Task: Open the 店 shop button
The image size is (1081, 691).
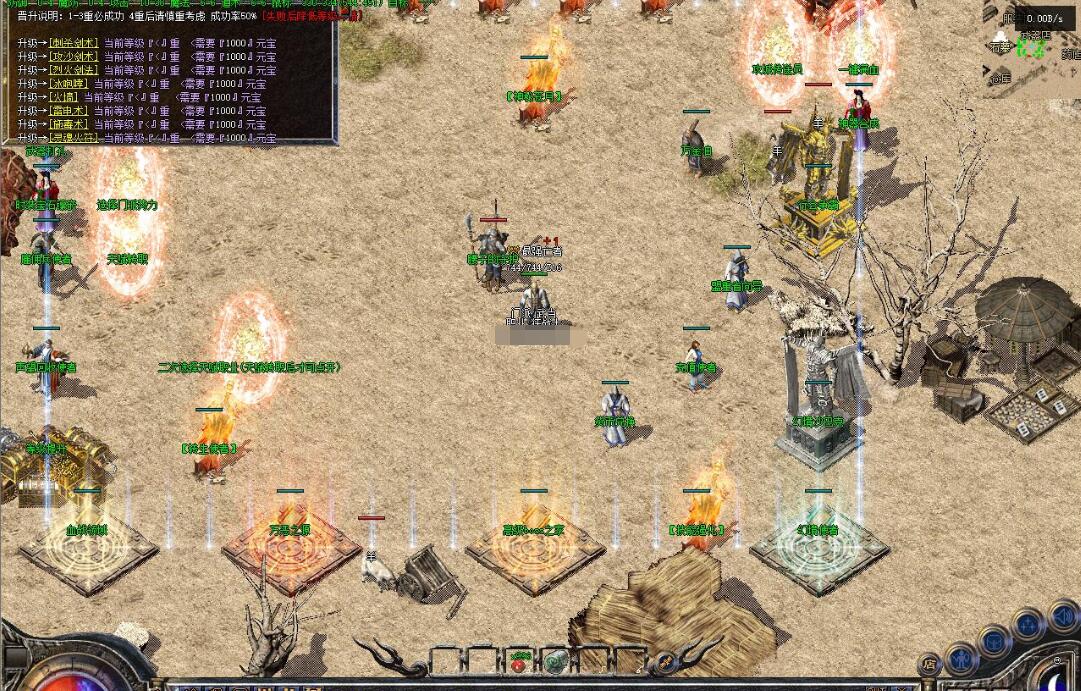Action: tap(929, 663)
